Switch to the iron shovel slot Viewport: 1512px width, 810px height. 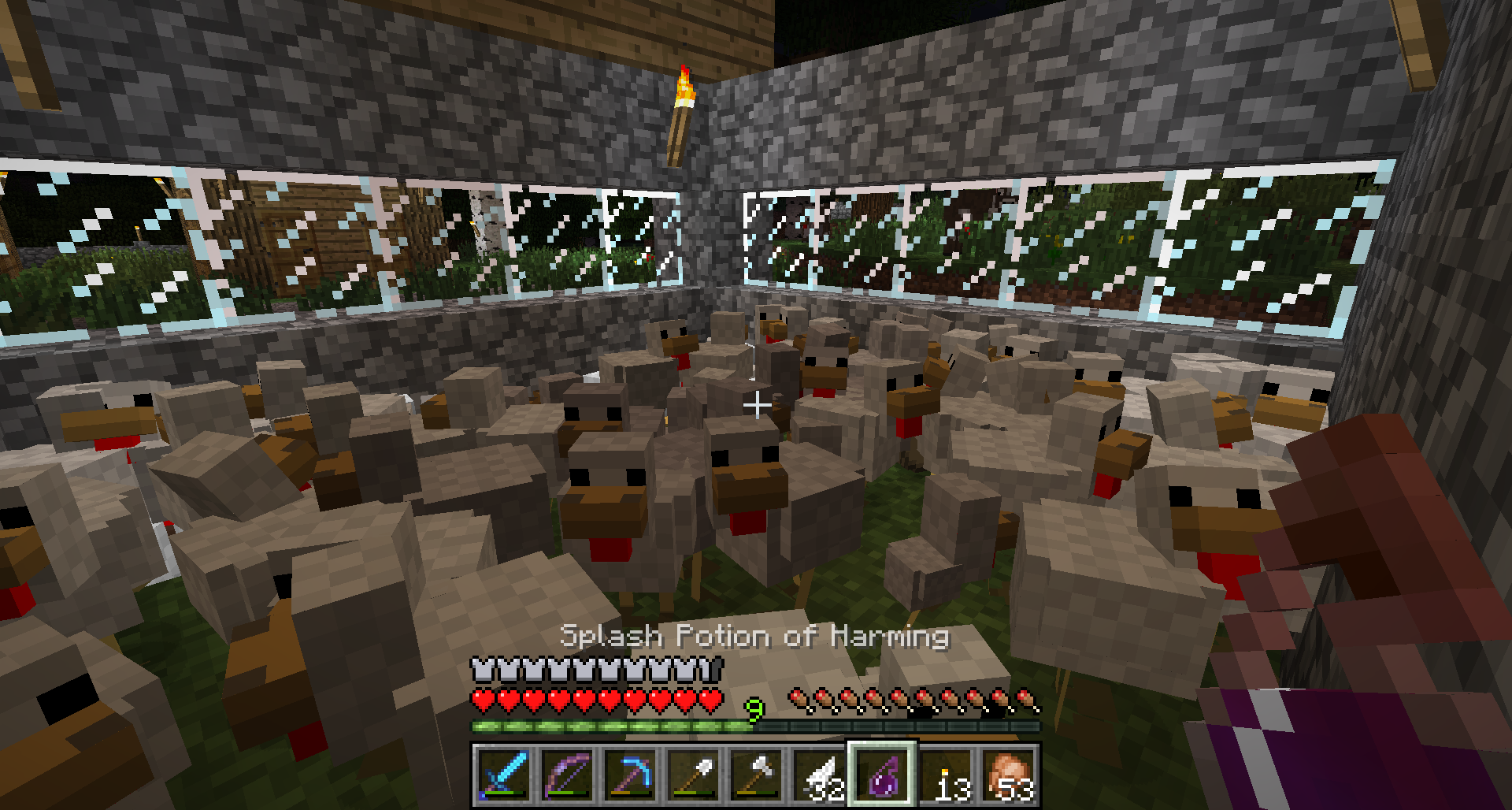tap(693, 775)
